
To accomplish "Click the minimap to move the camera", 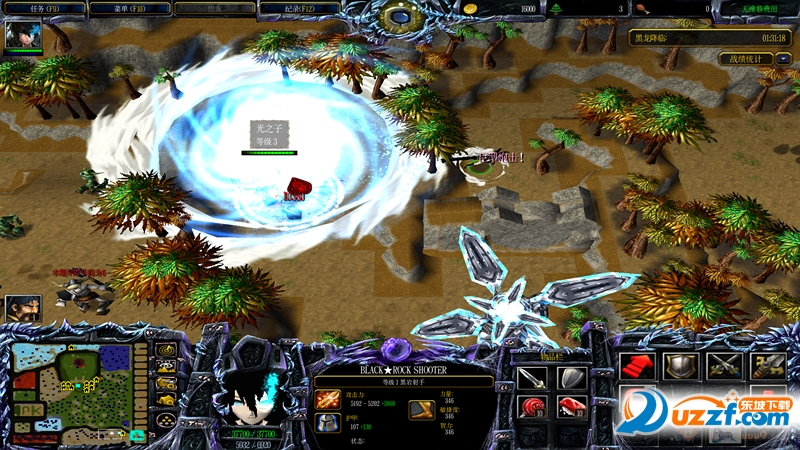I will [x=71, y=388].
